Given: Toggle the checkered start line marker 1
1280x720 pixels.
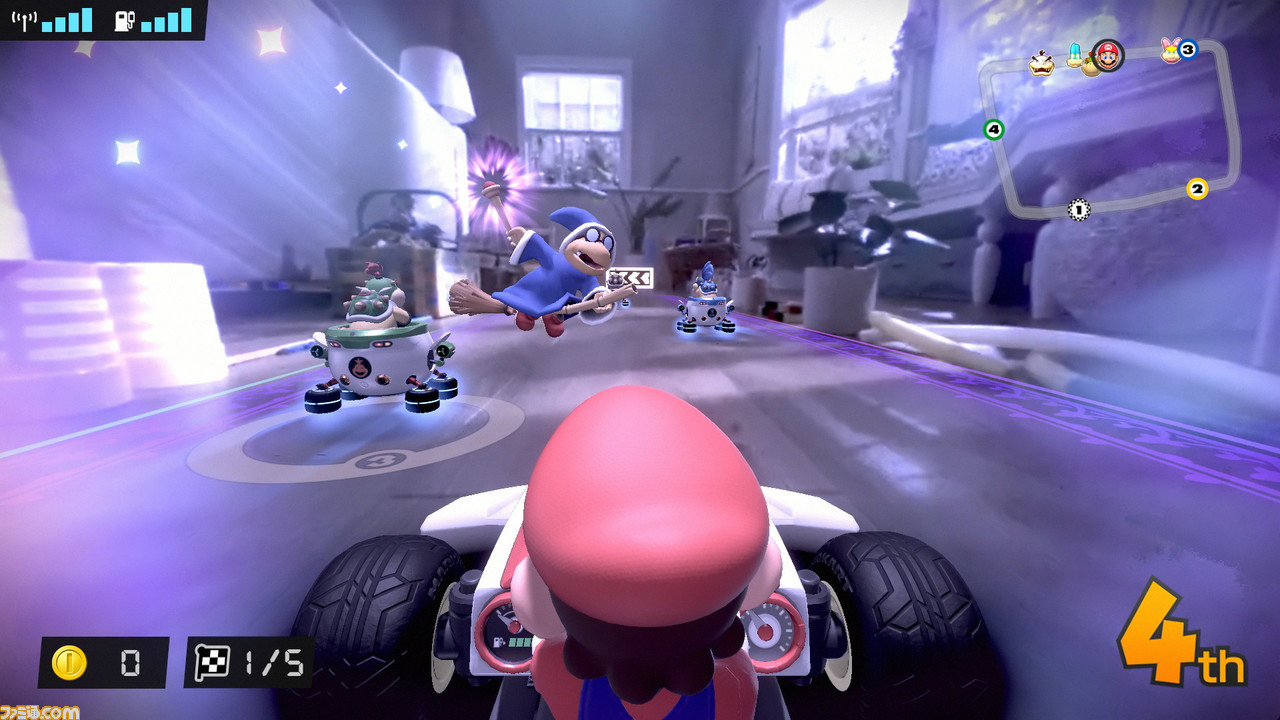Looking at the screenshot, I should (x=1078, y=209).
